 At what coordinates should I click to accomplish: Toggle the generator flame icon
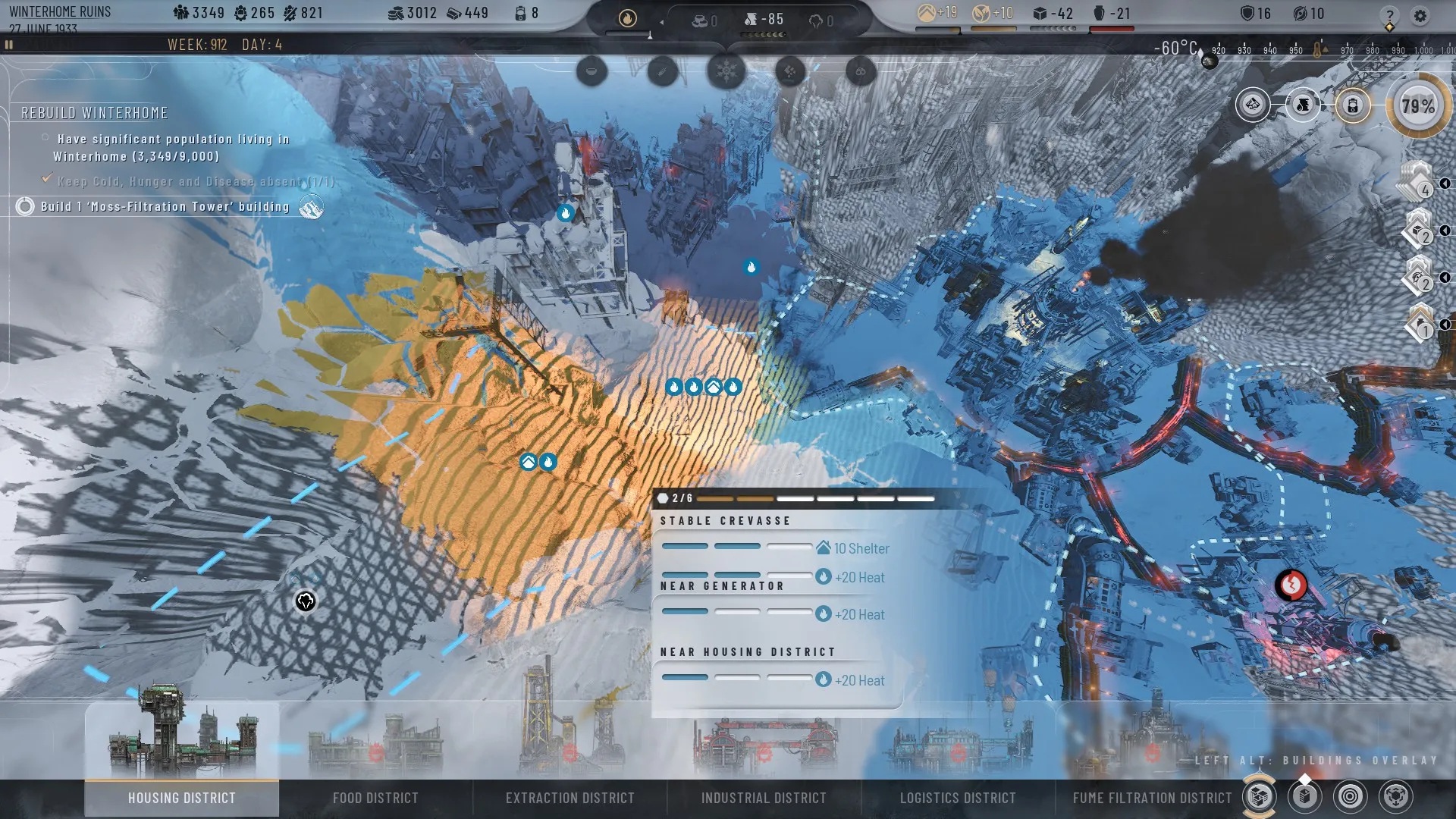pos(627,18)
